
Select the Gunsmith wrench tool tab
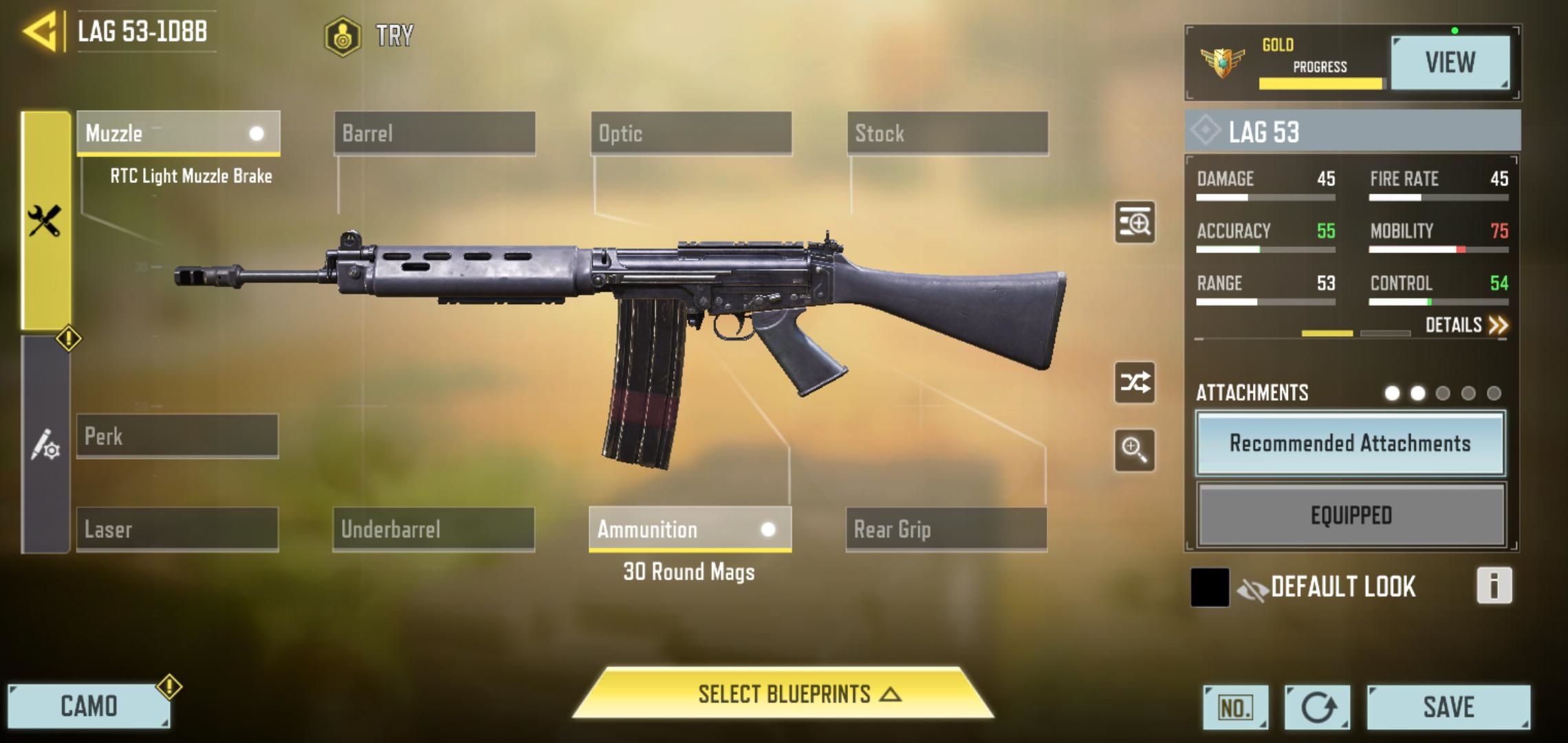(45, 220)
